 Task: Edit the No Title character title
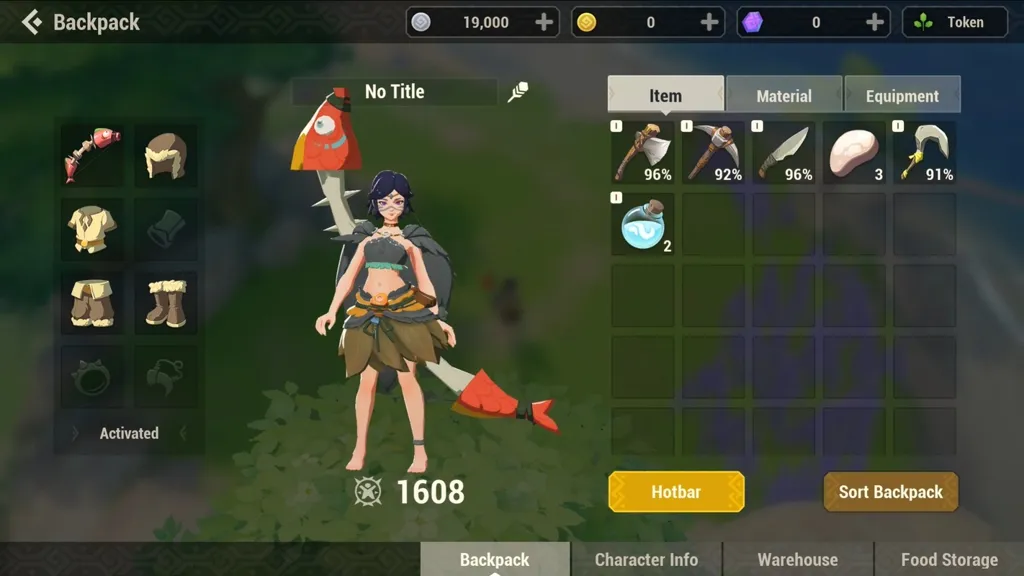(x=518, y=92)
